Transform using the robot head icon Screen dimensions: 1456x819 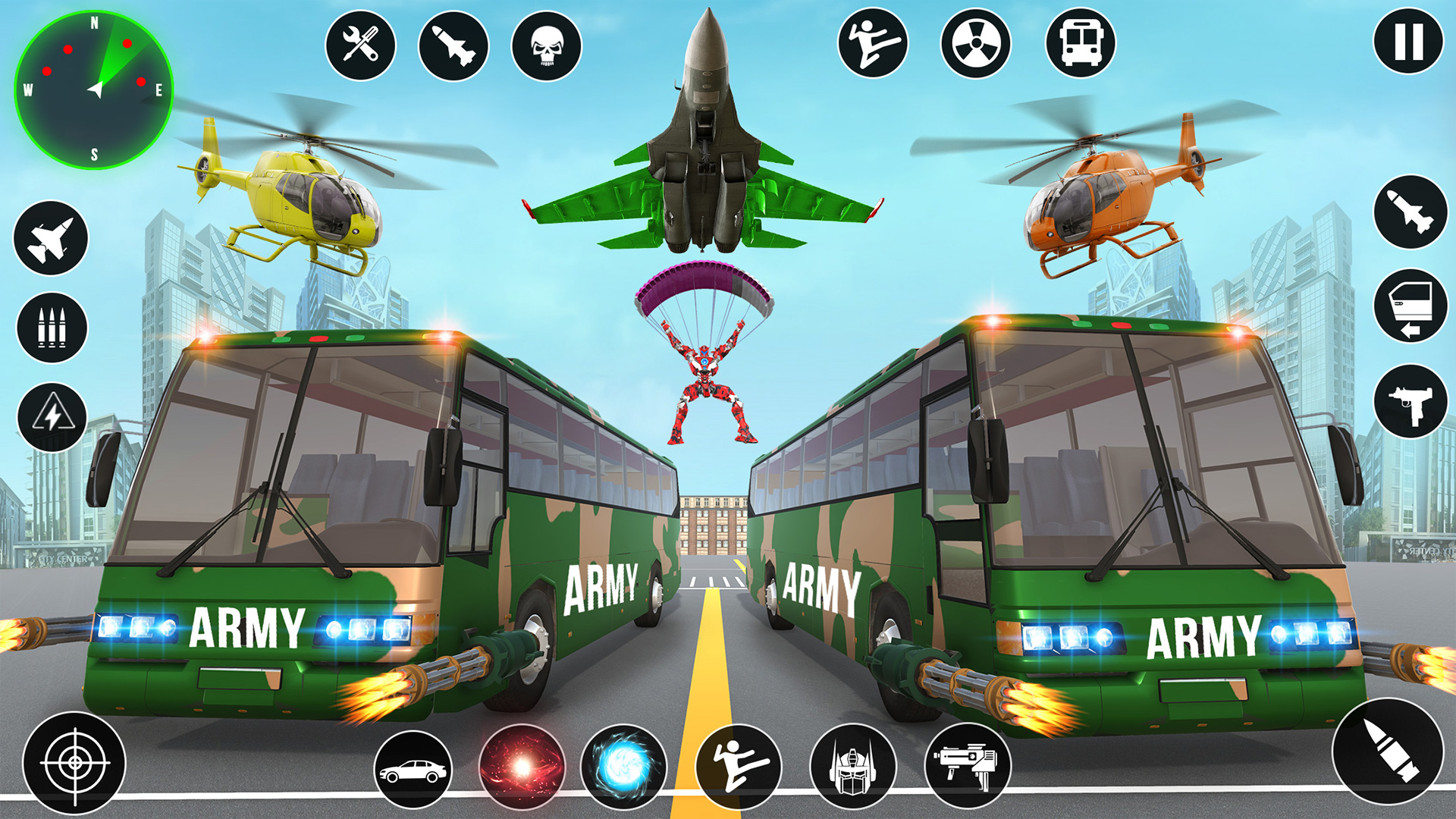pos(853,767)
